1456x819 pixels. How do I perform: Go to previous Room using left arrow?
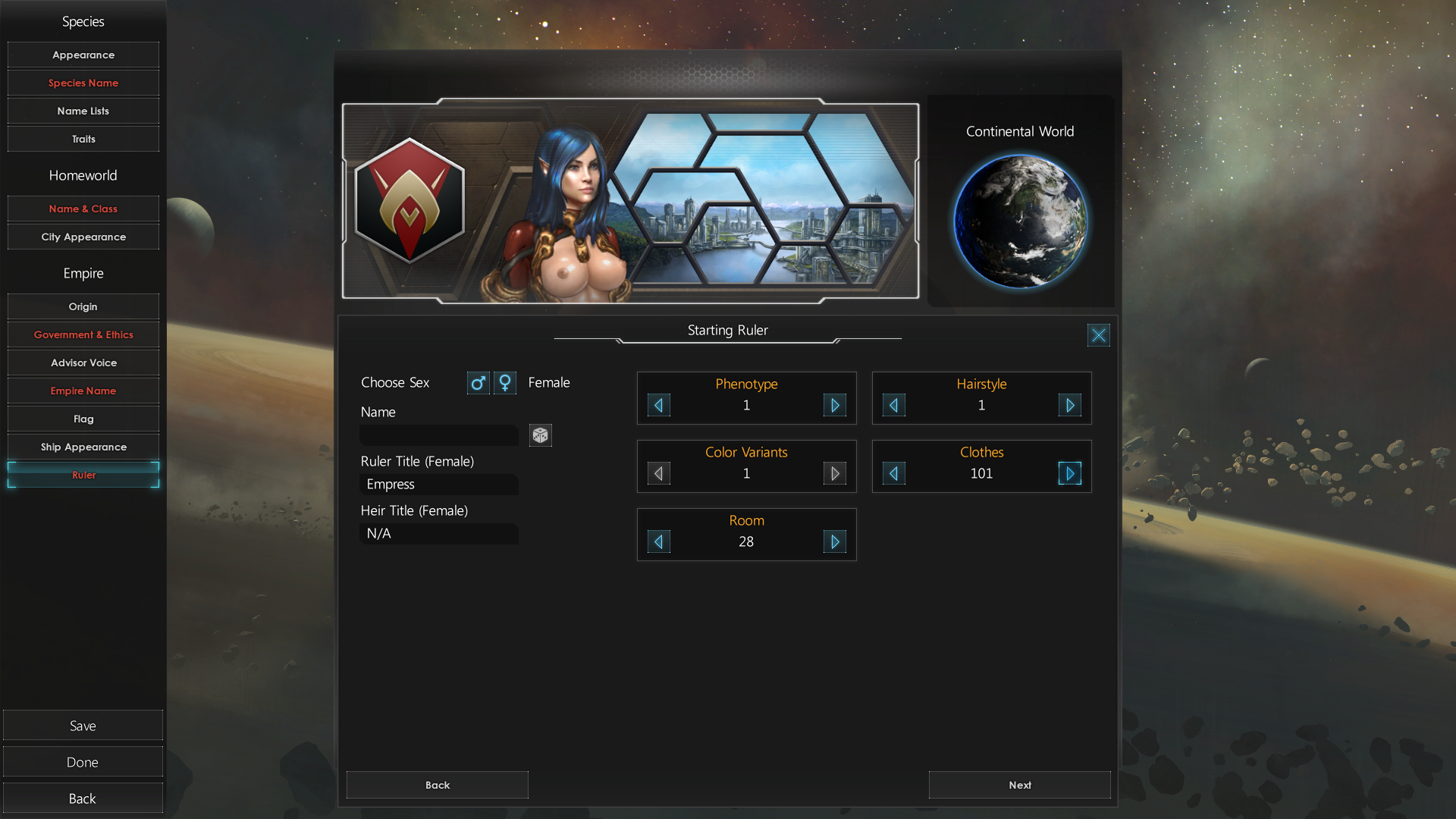[x=658, y=542]
